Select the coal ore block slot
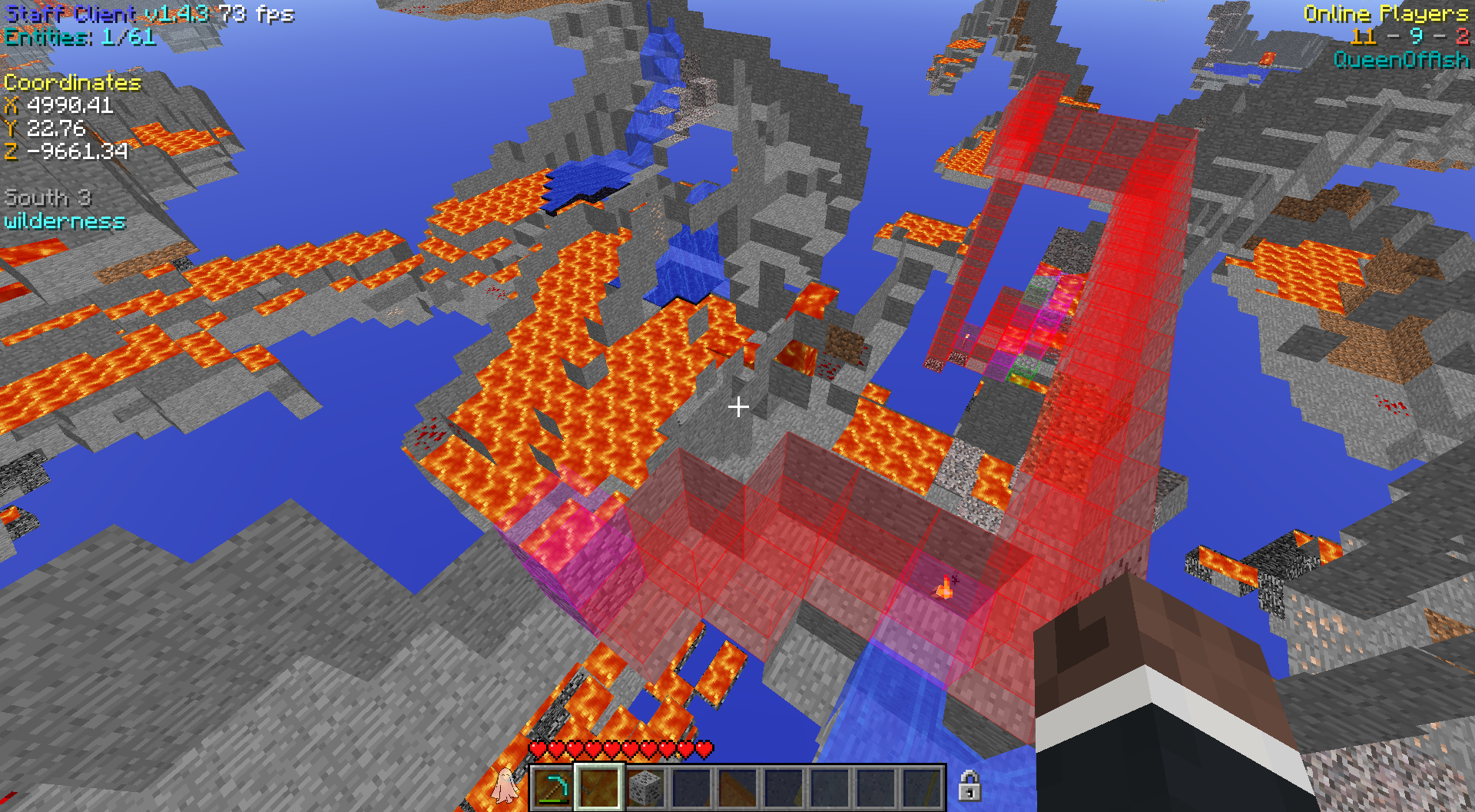The image size is (1475, 812). point(645,787)
